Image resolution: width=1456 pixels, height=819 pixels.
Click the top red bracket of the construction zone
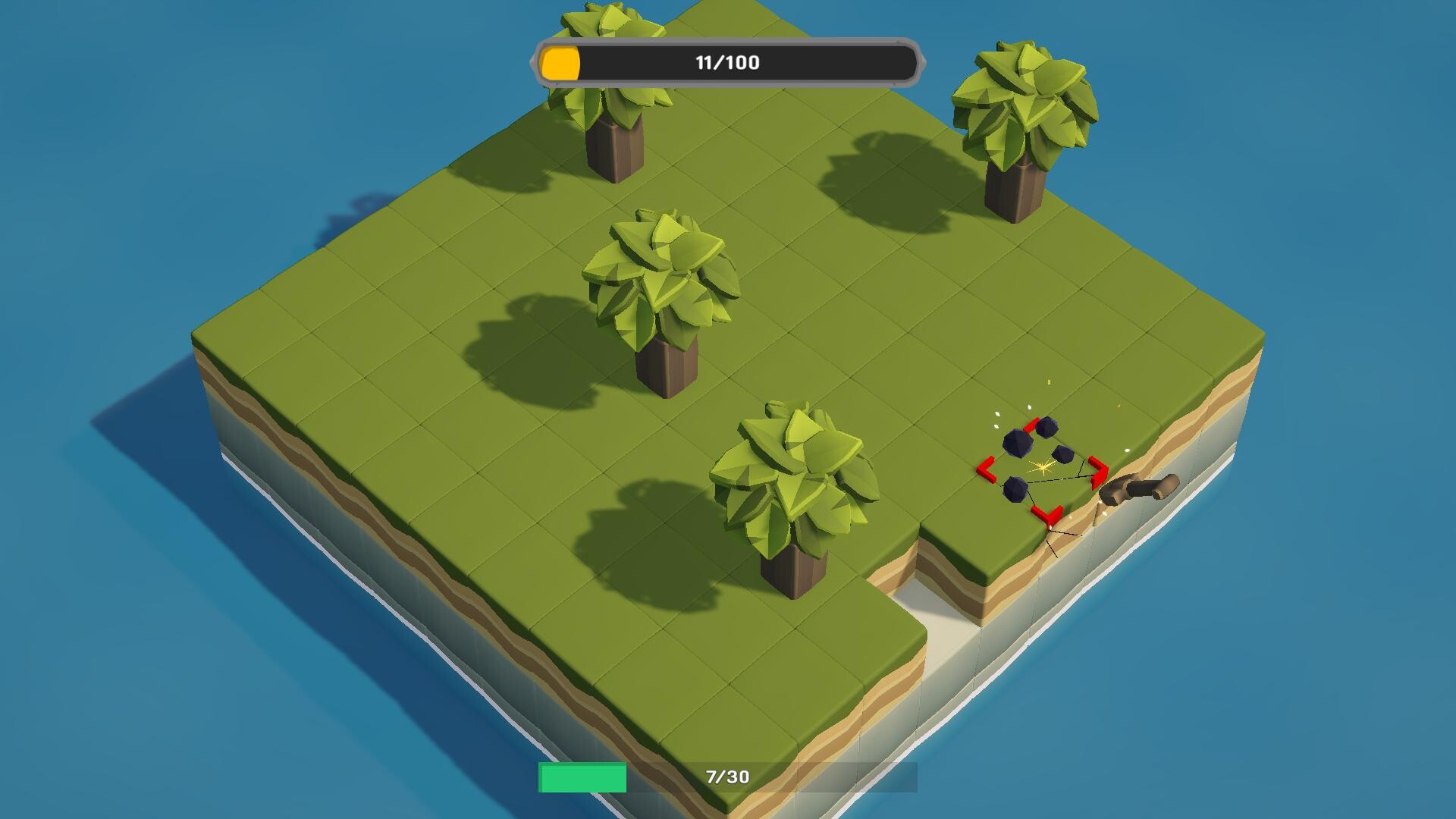pyautogui.click(x=1032, y=424)
